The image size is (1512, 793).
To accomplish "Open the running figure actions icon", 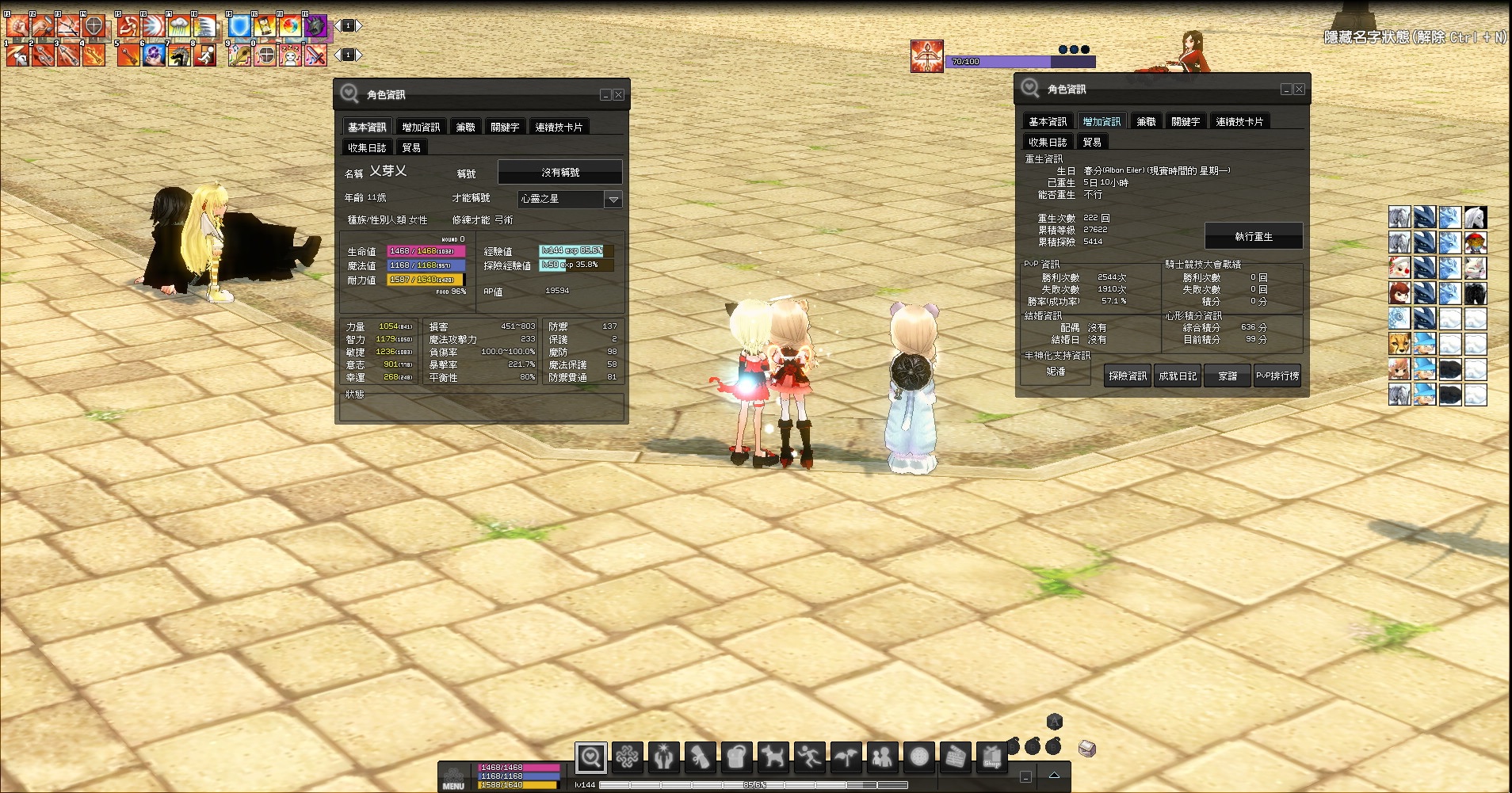I will pyautogui.click(x=809, y=757).
